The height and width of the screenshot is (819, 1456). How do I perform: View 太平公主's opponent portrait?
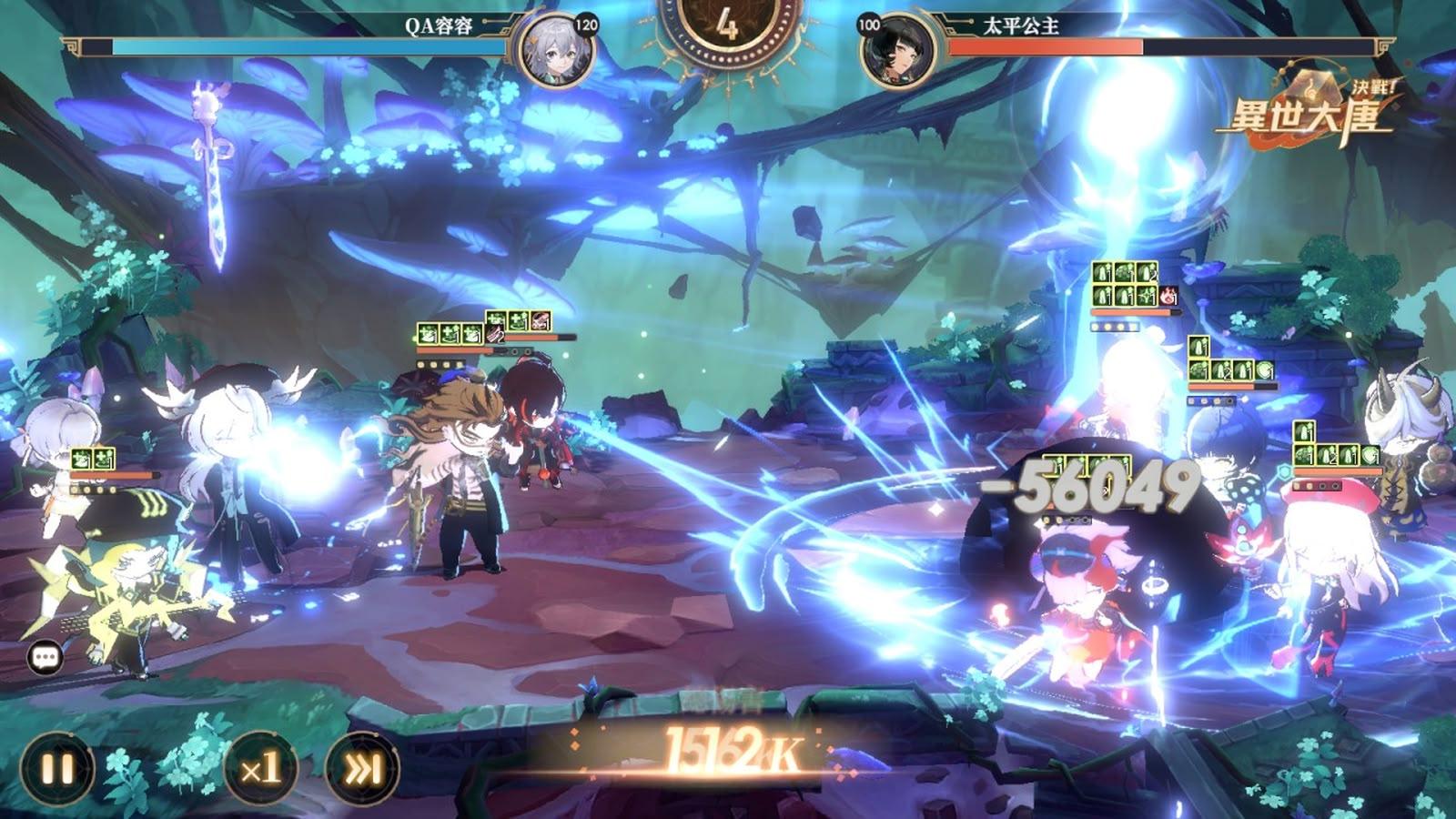coord(898,50)
